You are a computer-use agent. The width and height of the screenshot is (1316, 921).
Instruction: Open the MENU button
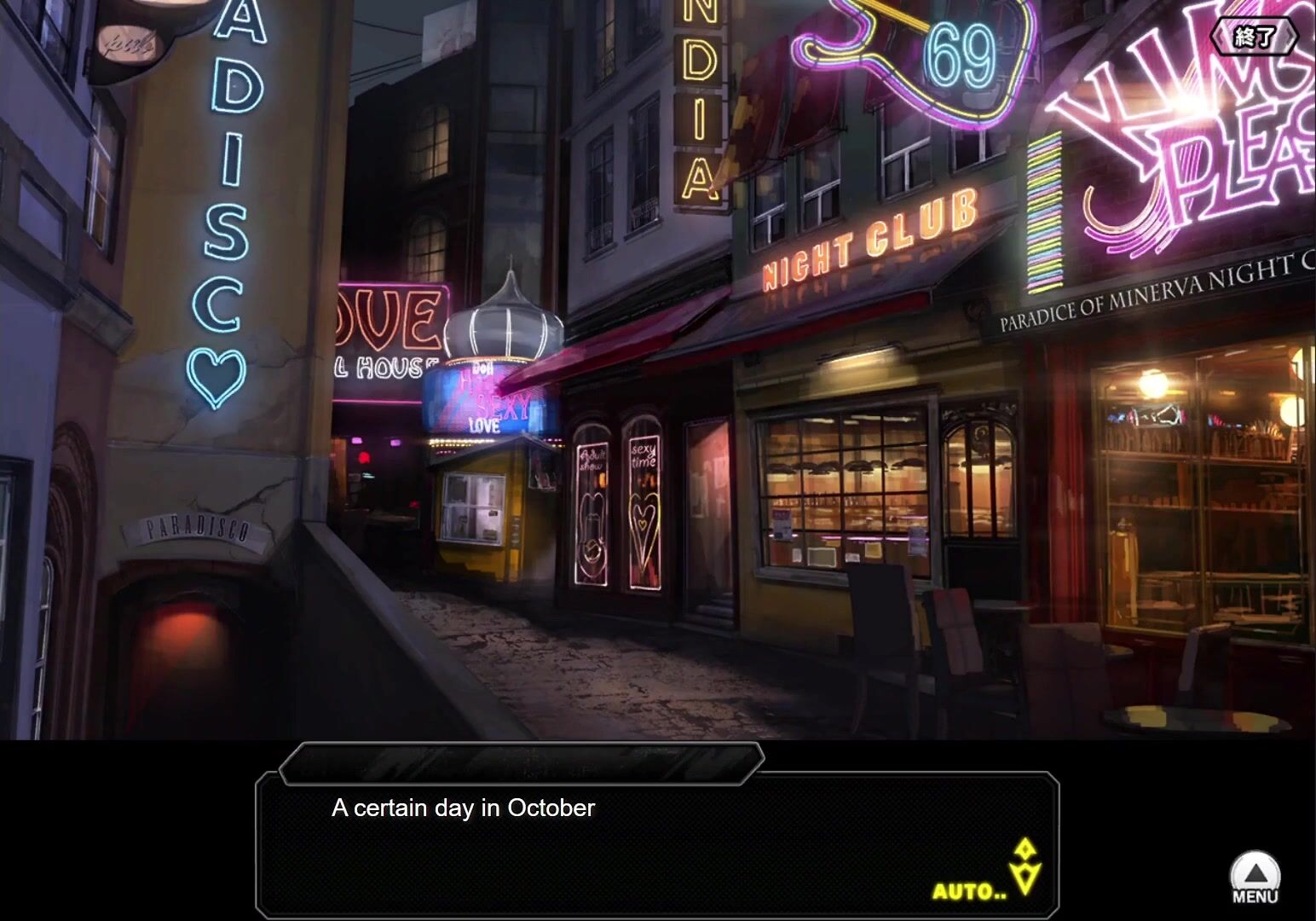coord(1255,878)
